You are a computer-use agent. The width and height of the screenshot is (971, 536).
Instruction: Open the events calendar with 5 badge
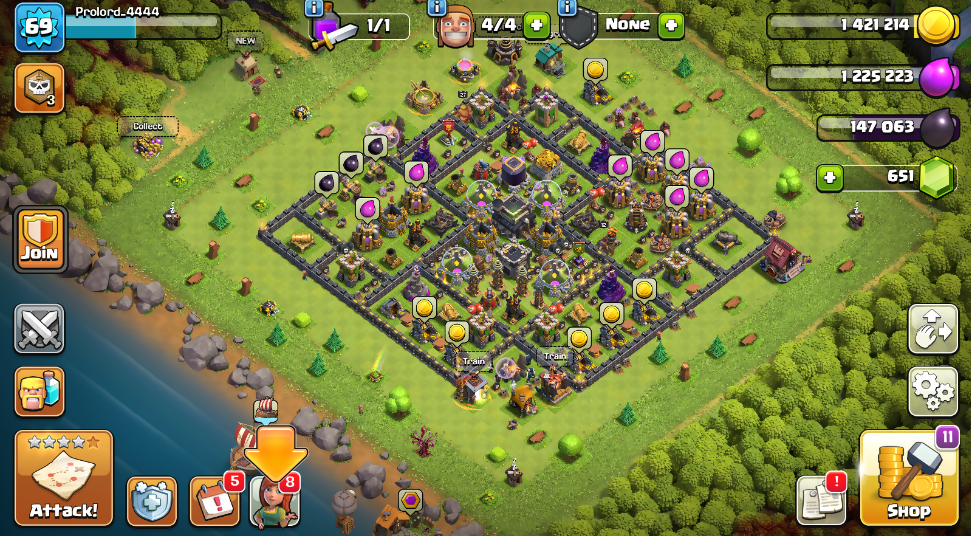[215, 501]
